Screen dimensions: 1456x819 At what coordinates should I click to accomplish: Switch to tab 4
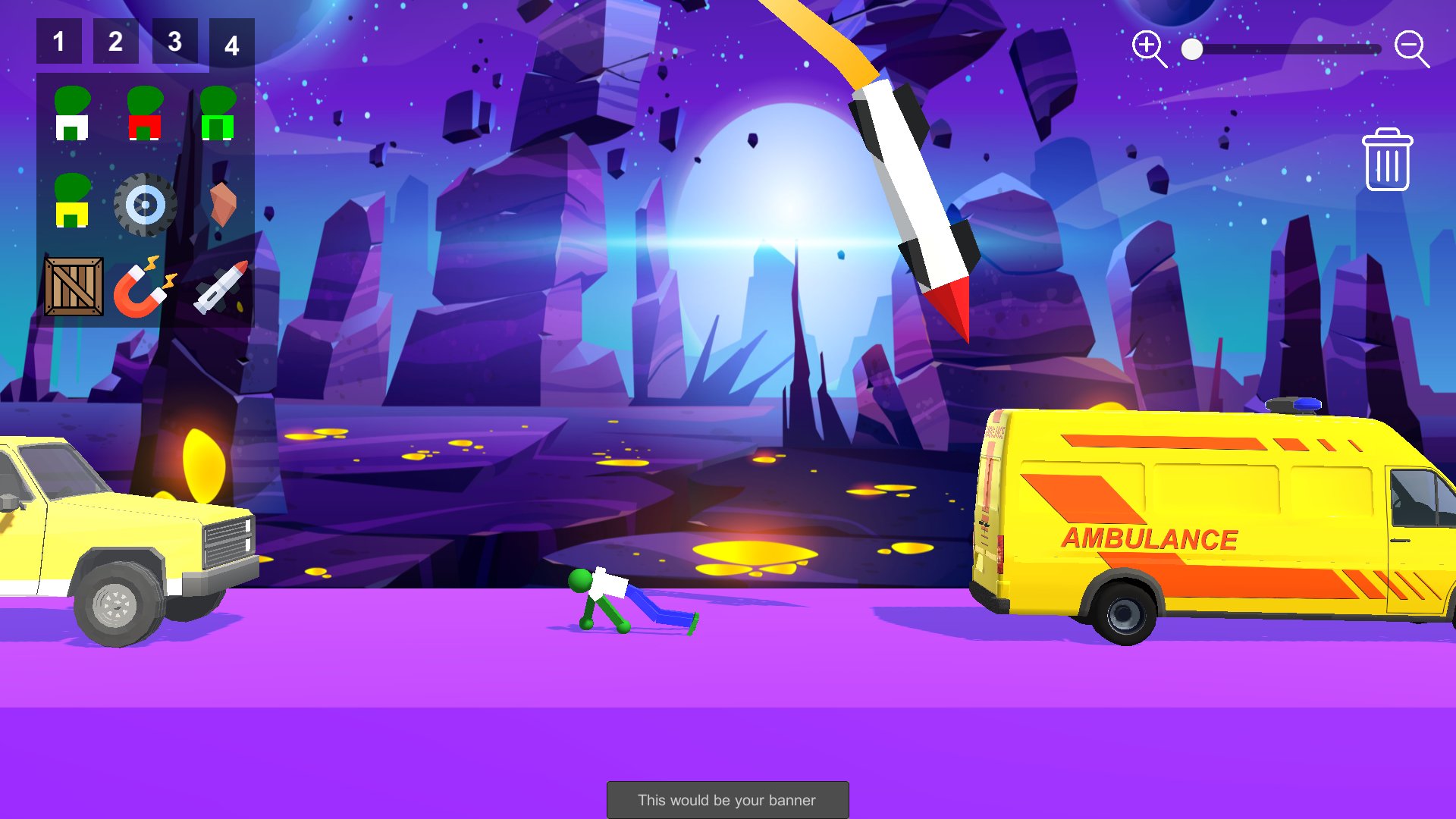point(231,45)
